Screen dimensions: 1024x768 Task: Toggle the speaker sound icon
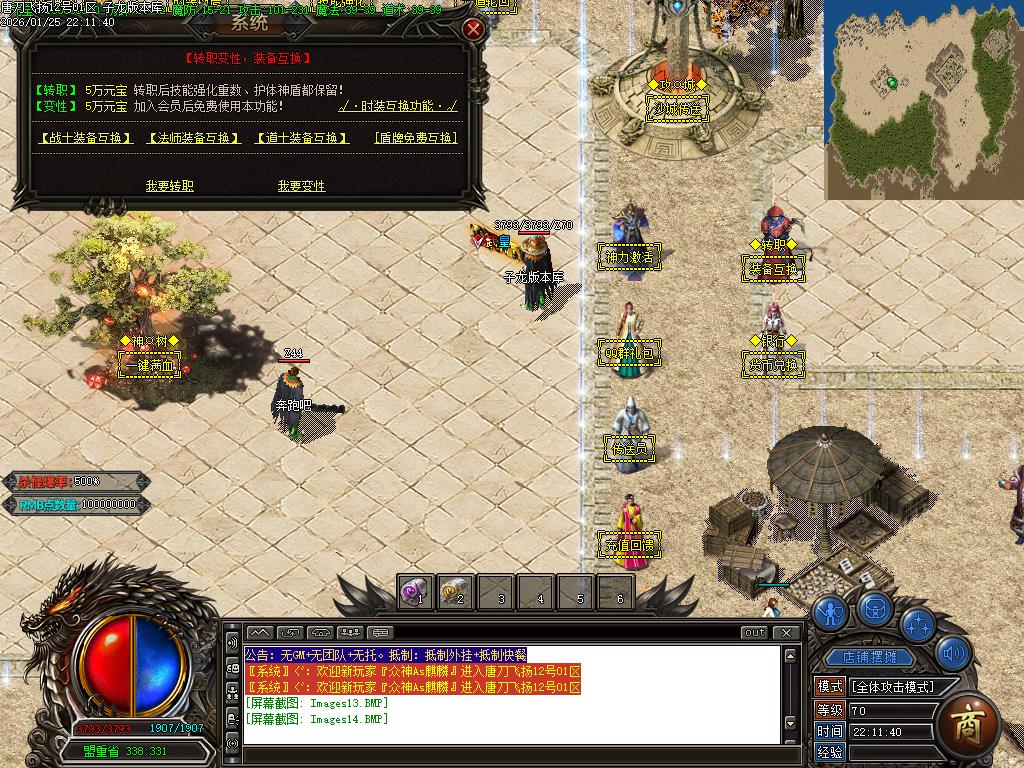[954, 654]
